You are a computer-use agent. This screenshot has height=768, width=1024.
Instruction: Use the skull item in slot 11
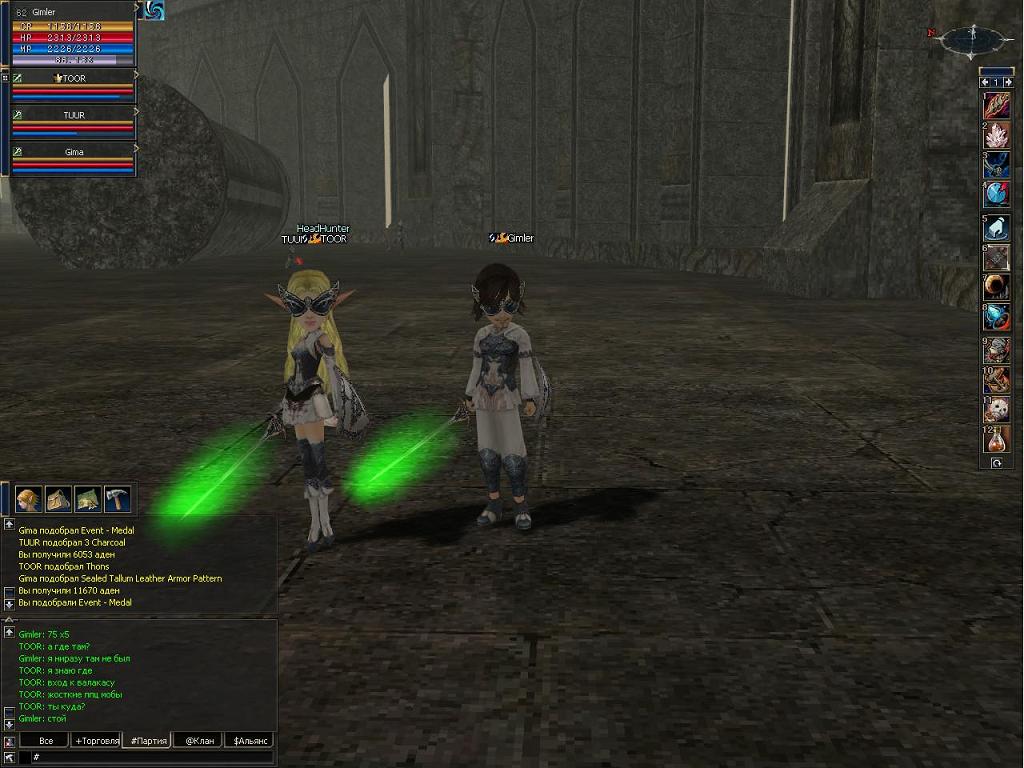[996, 409]
